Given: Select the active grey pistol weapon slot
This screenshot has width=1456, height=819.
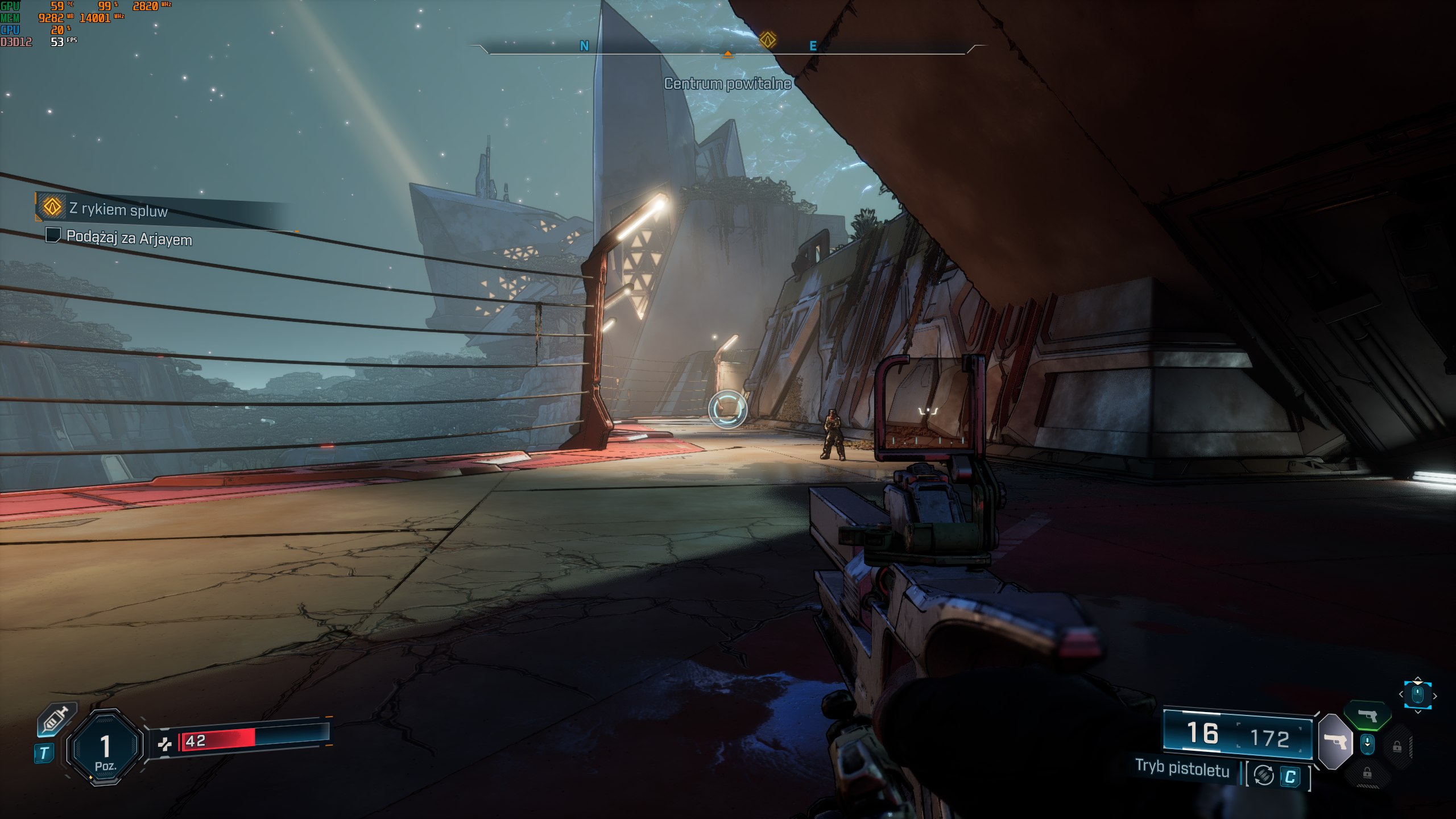Looking at the screenshot, I should (1334, 742).
